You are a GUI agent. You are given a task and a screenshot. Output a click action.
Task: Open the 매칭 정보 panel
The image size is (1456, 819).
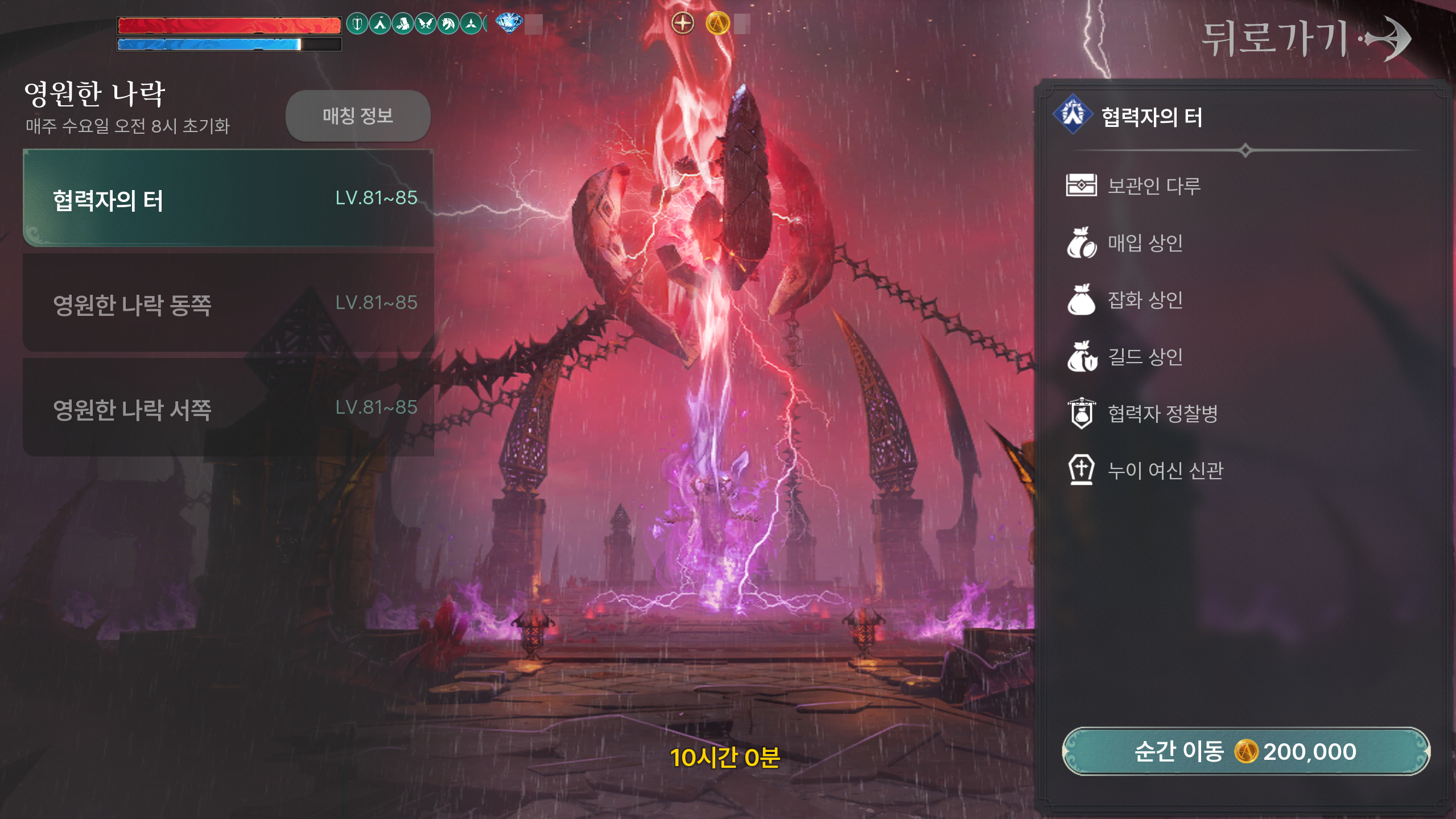358,116
